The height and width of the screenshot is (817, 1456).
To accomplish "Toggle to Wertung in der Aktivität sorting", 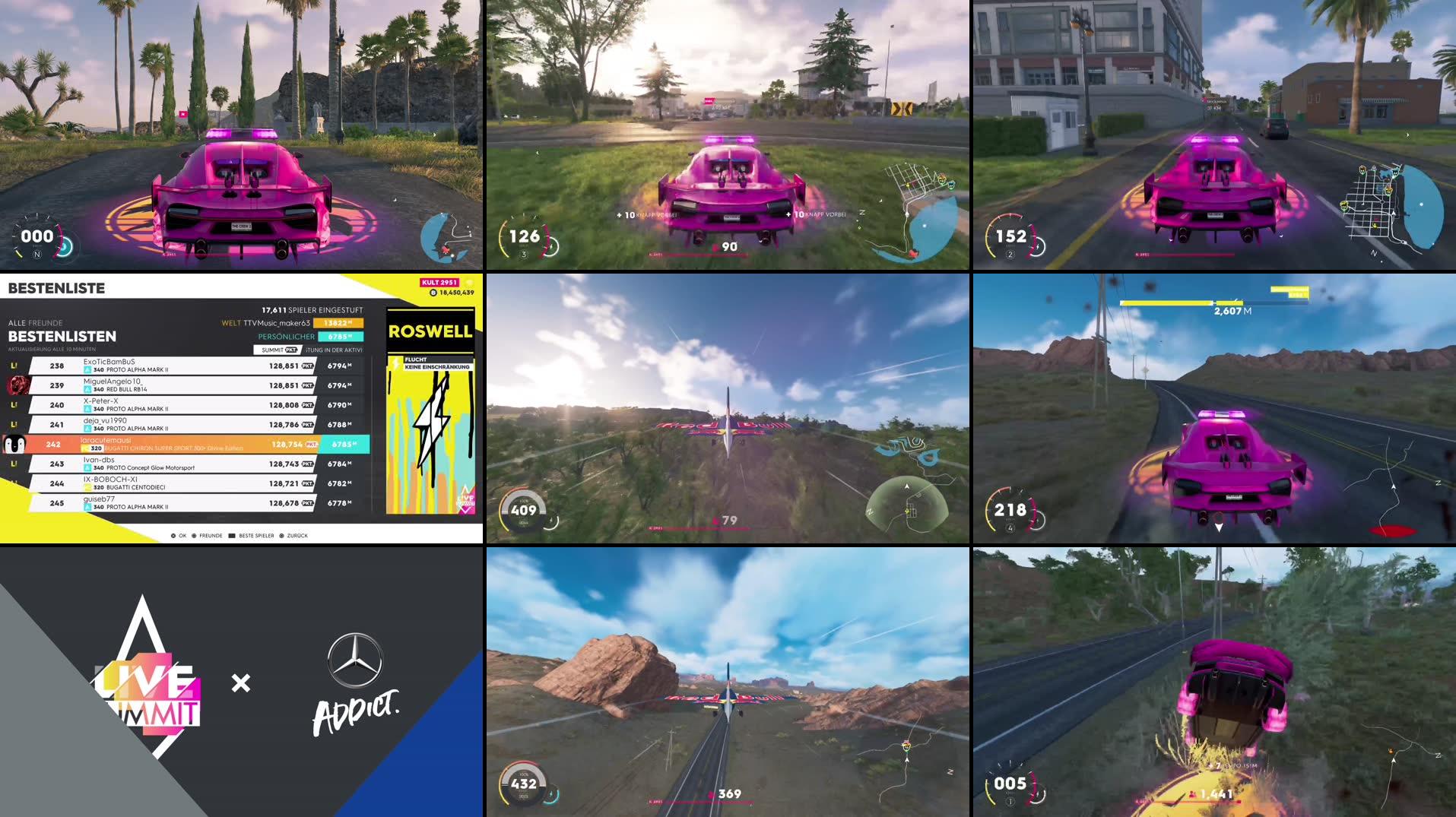I will point(336,350).
